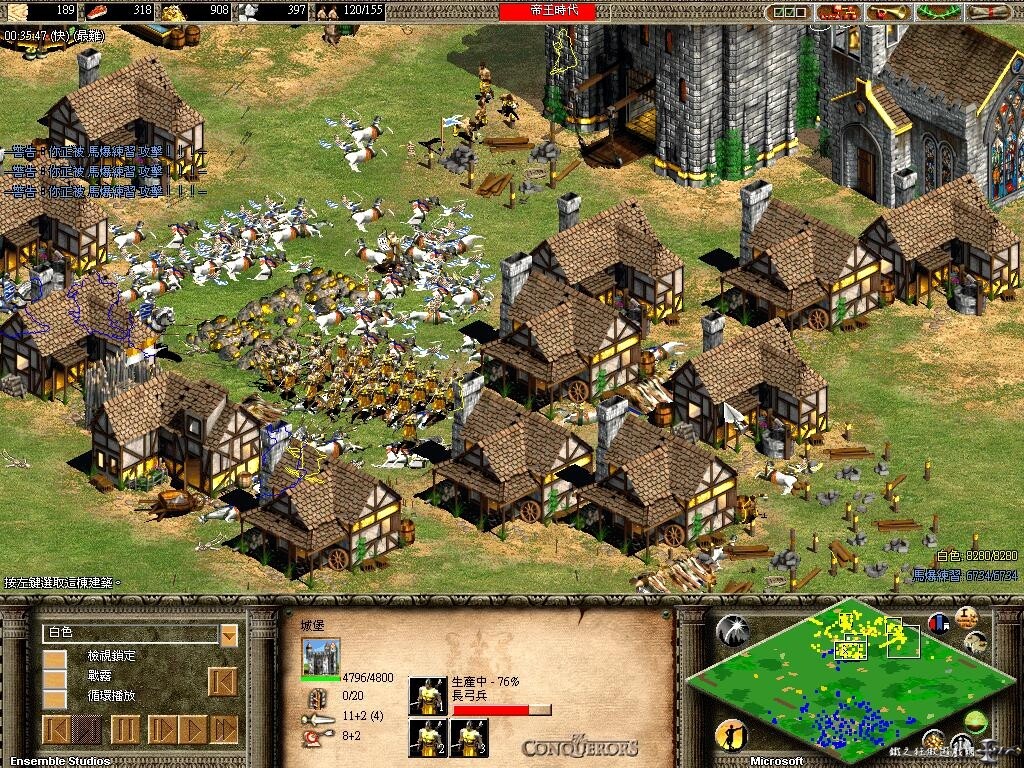
Task: Click the idle villager button near the minimap
Action: point(731,736)
